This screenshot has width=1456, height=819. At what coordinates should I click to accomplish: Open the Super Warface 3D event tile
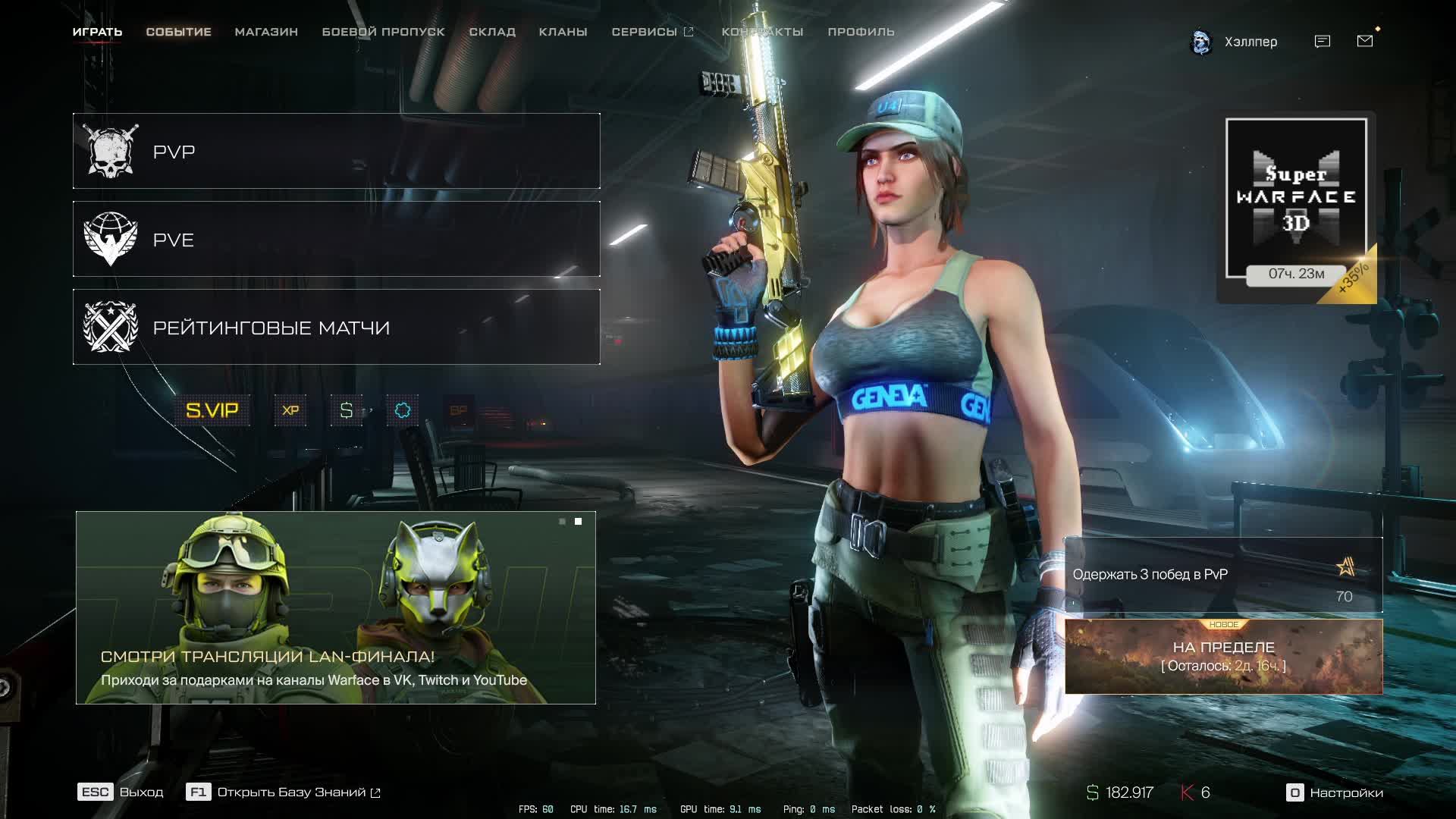coord(1296,199)
